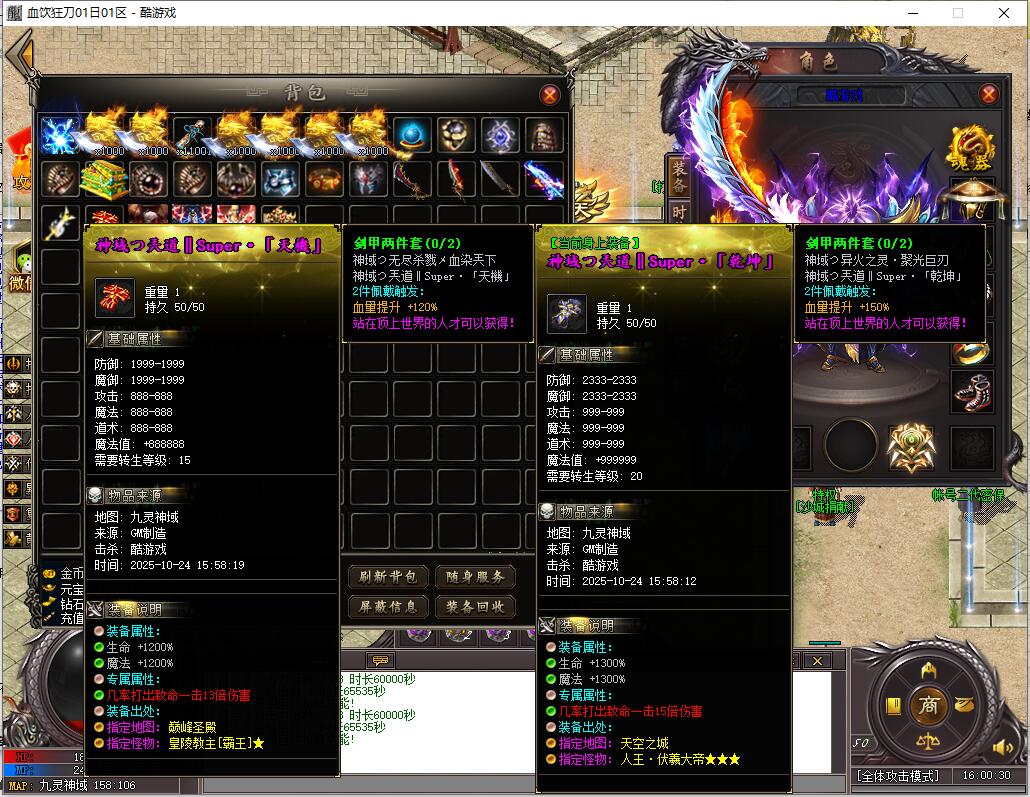Minimize the game window

tap(910, 13)
